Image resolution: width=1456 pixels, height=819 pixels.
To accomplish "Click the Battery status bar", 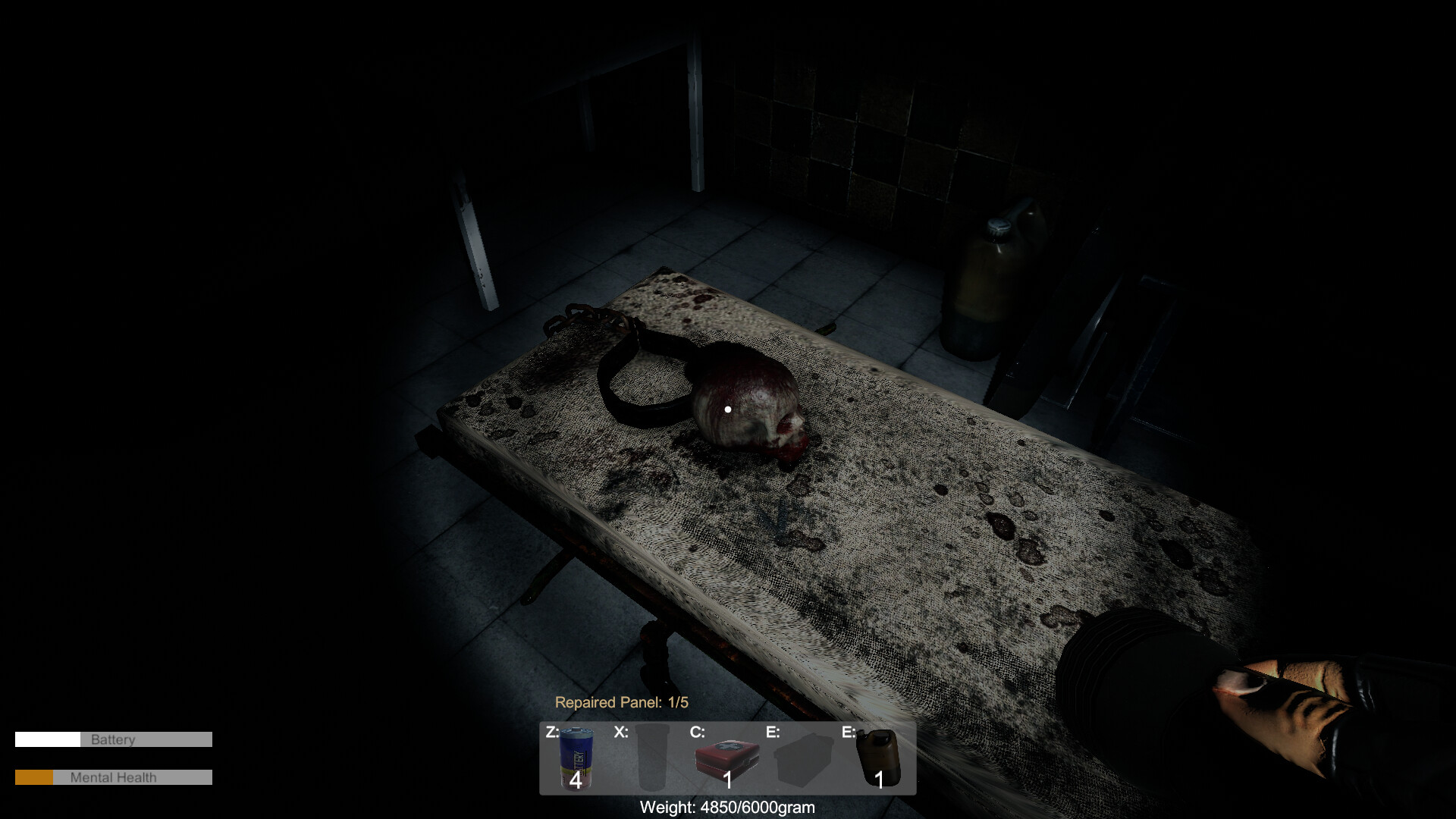I will tap(114, 739).
